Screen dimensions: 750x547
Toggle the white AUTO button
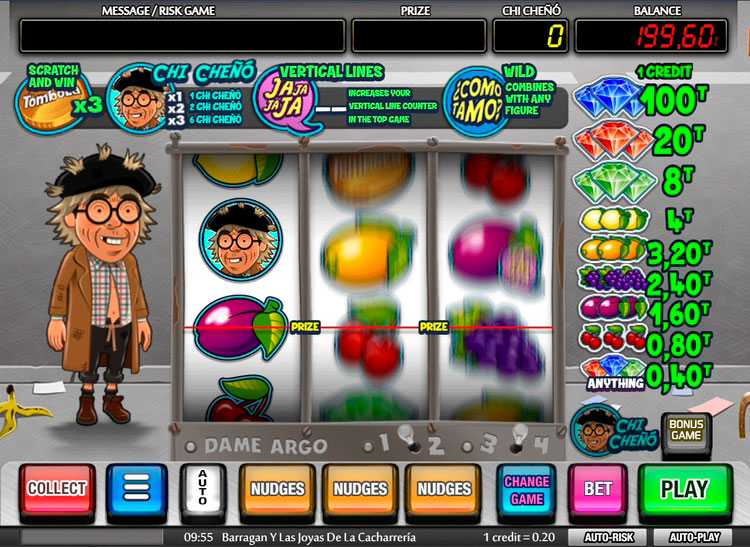click(203, 490)
